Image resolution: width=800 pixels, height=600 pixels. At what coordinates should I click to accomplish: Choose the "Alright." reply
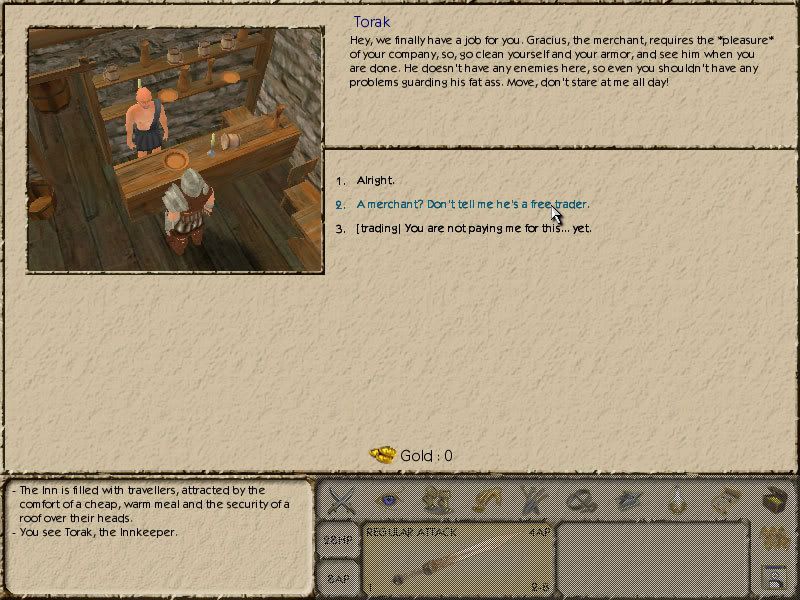pos(376,180)
